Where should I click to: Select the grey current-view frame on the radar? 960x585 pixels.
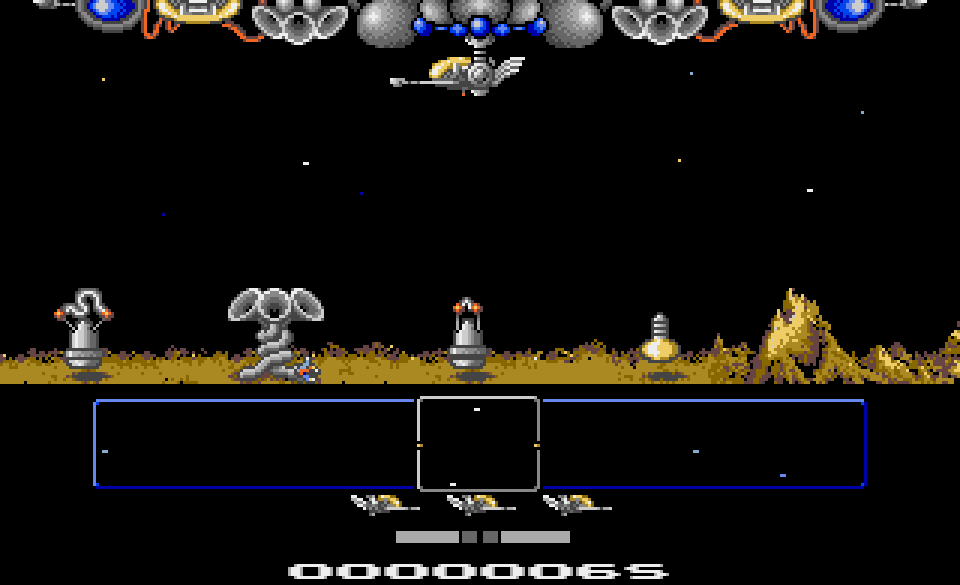point(478,444)
